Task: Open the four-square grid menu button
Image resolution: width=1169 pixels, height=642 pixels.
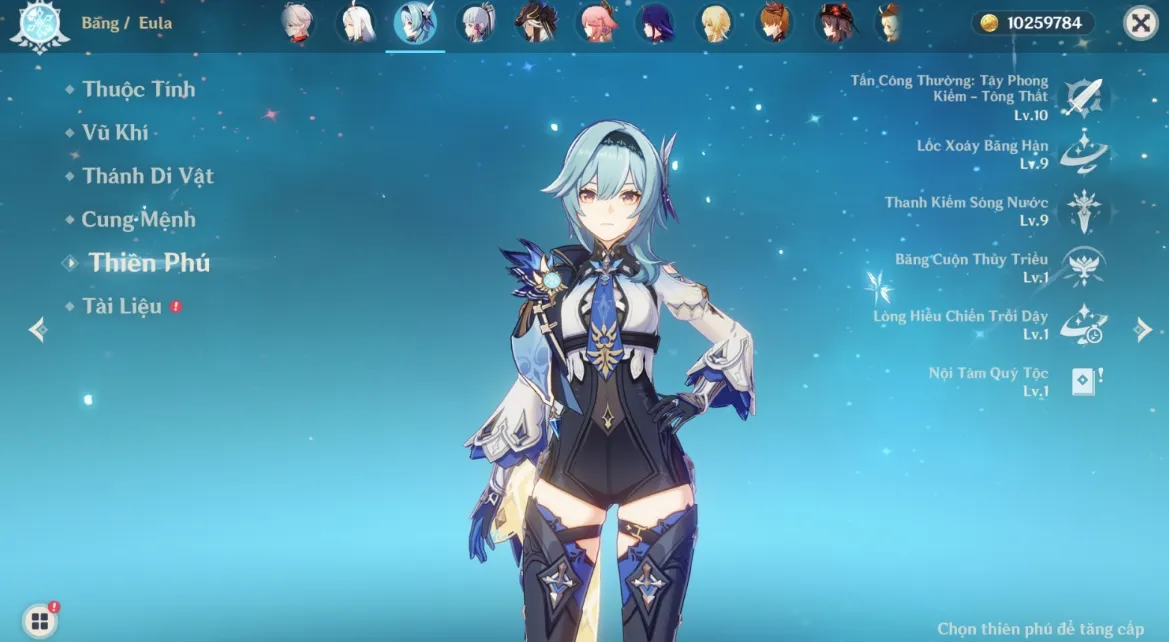Action: [x=39, y=619]
